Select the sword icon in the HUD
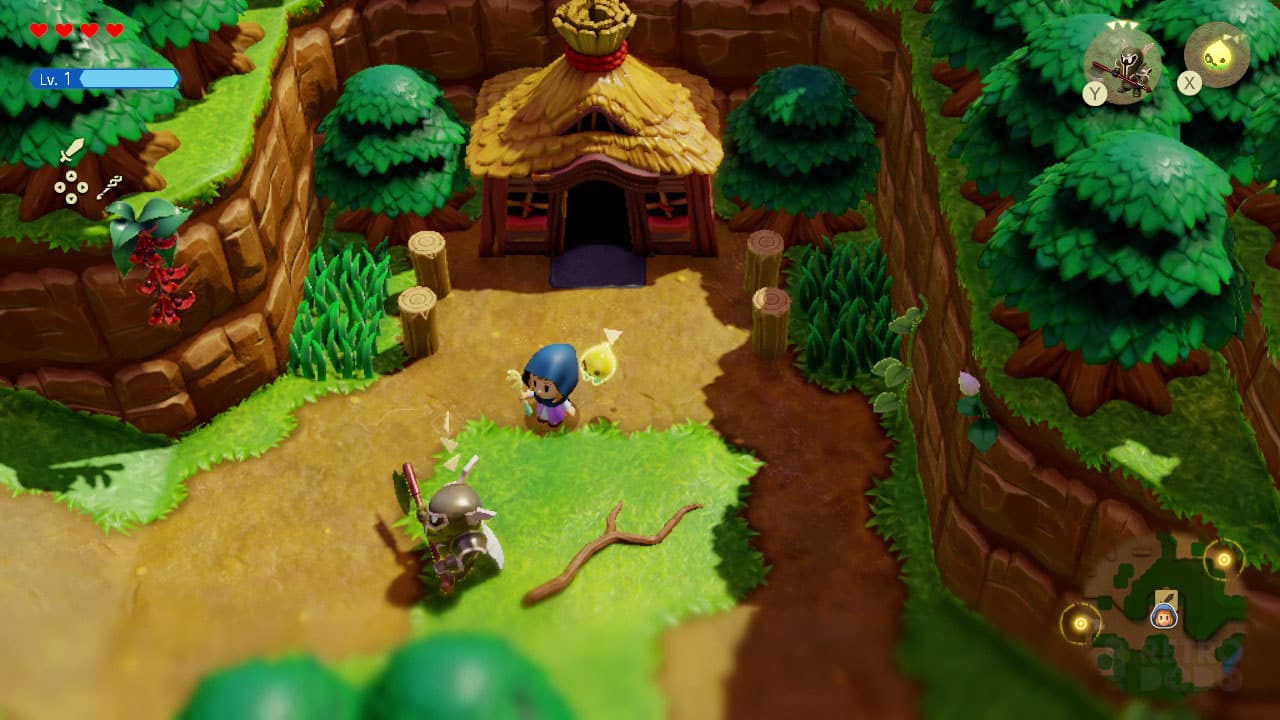Image resolution: width=1280 pixels, height=720 pixels. 73,151
